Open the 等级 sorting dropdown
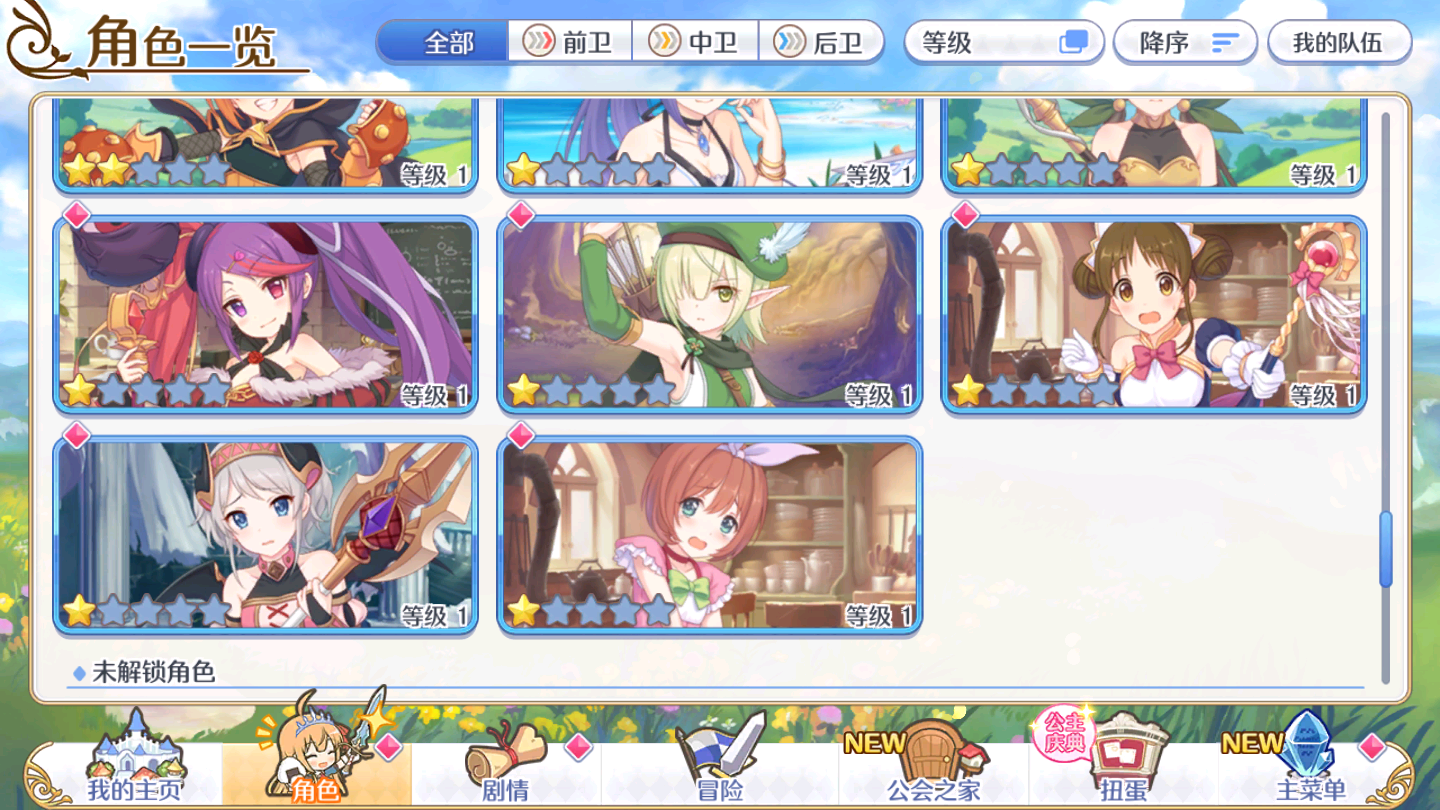Viewport: 1440px width, 810px height. (1003, 42)
